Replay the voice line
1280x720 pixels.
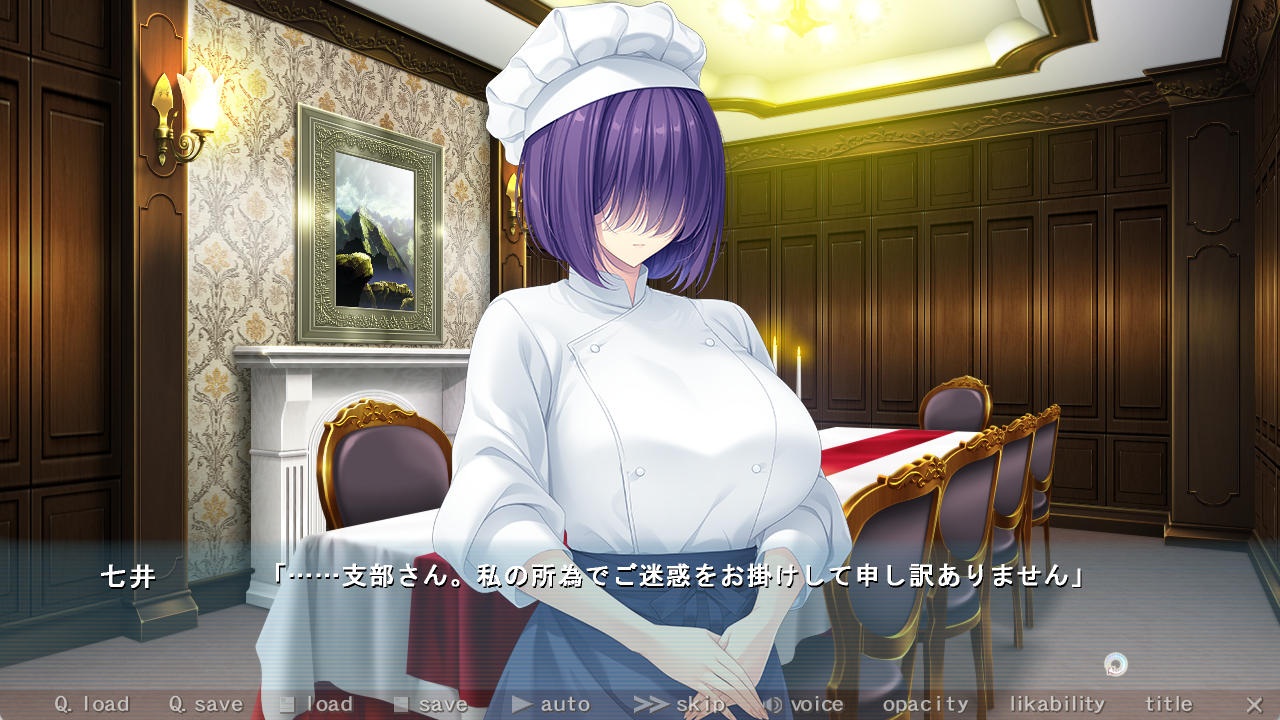pos(803,704)
